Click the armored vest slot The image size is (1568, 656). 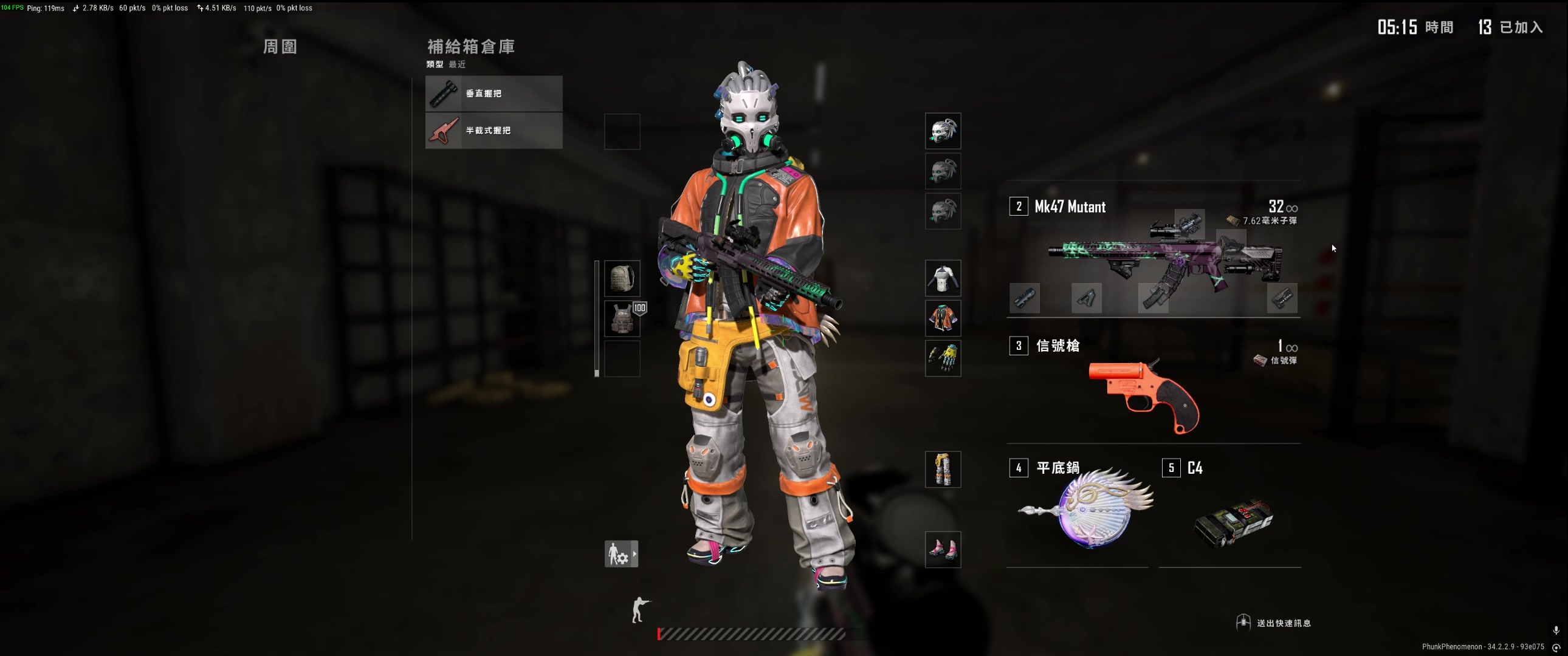pos(622,319)
